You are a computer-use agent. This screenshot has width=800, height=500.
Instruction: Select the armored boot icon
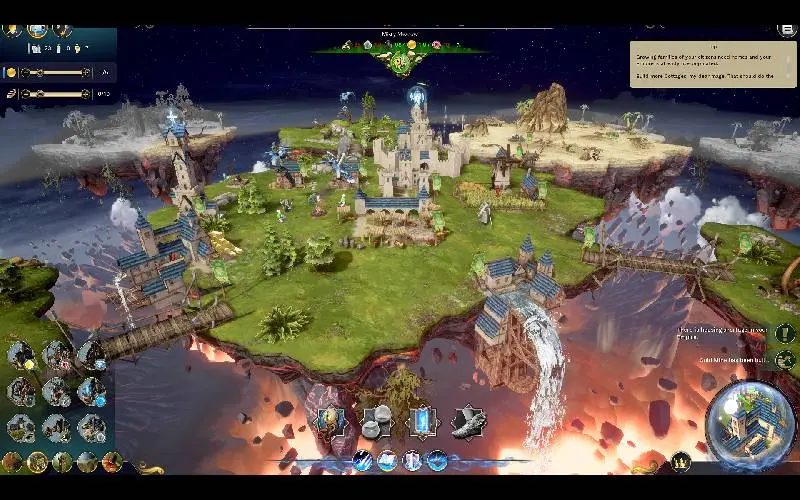point(467,422)
